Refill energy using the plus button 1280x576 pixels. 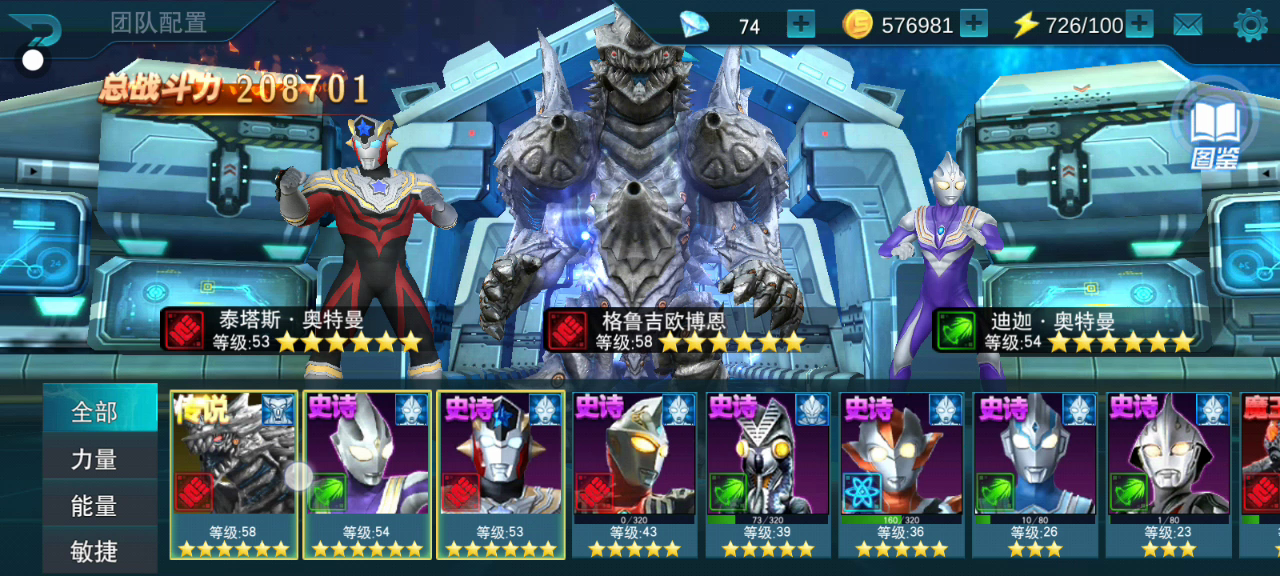tap(1139, 24)
